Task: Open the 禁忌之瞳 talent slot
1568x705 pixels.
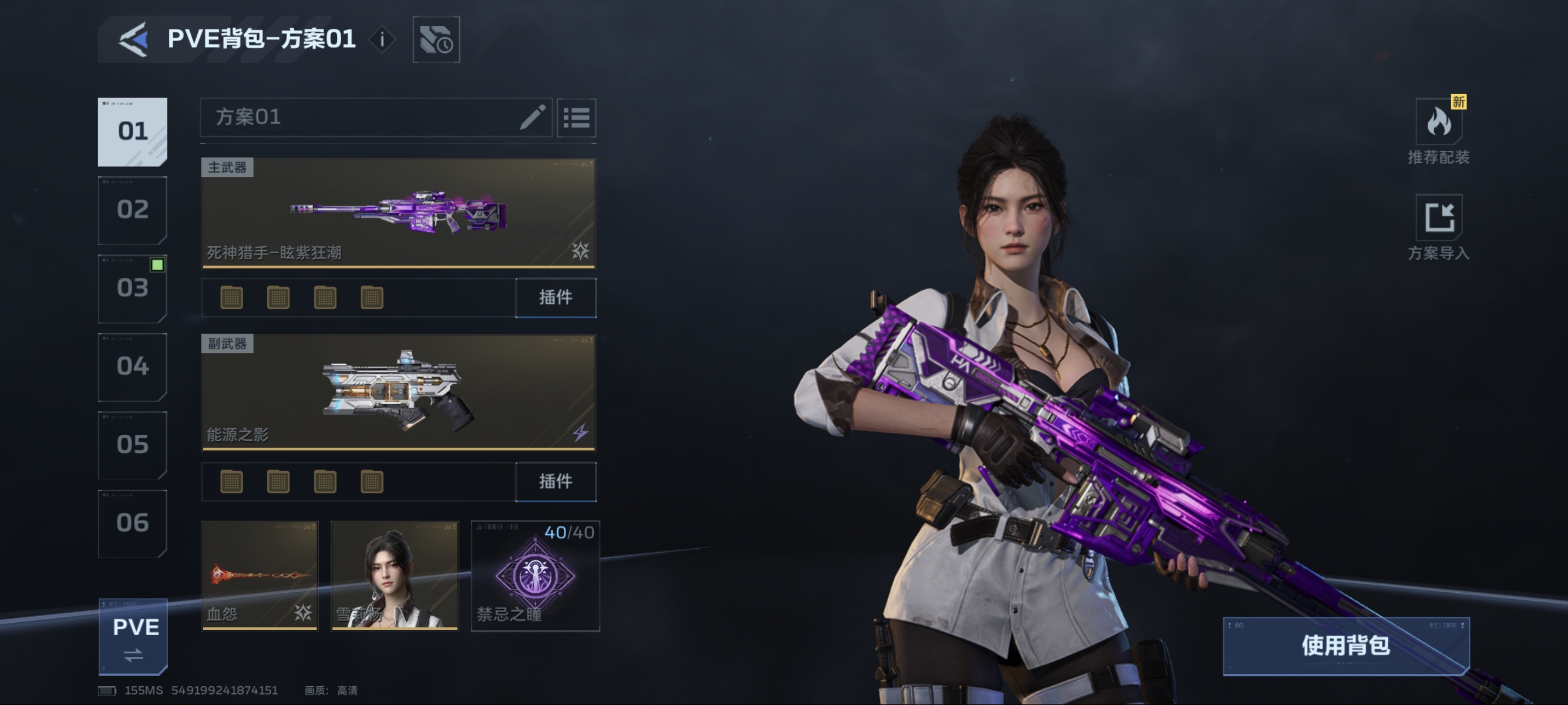Action: coord(535,575)
